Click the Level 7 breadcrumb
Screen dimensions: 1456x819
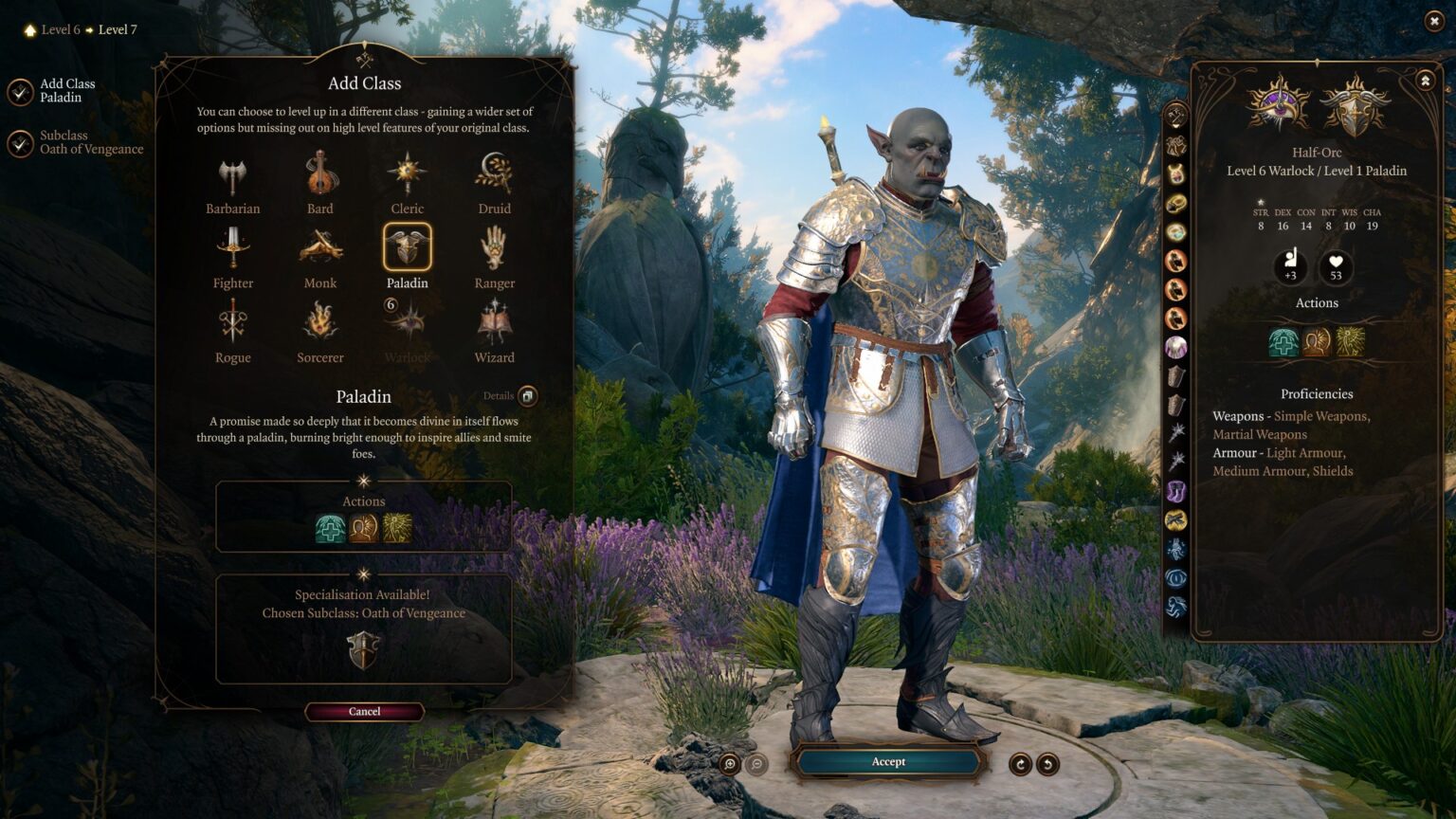(118, 29)
